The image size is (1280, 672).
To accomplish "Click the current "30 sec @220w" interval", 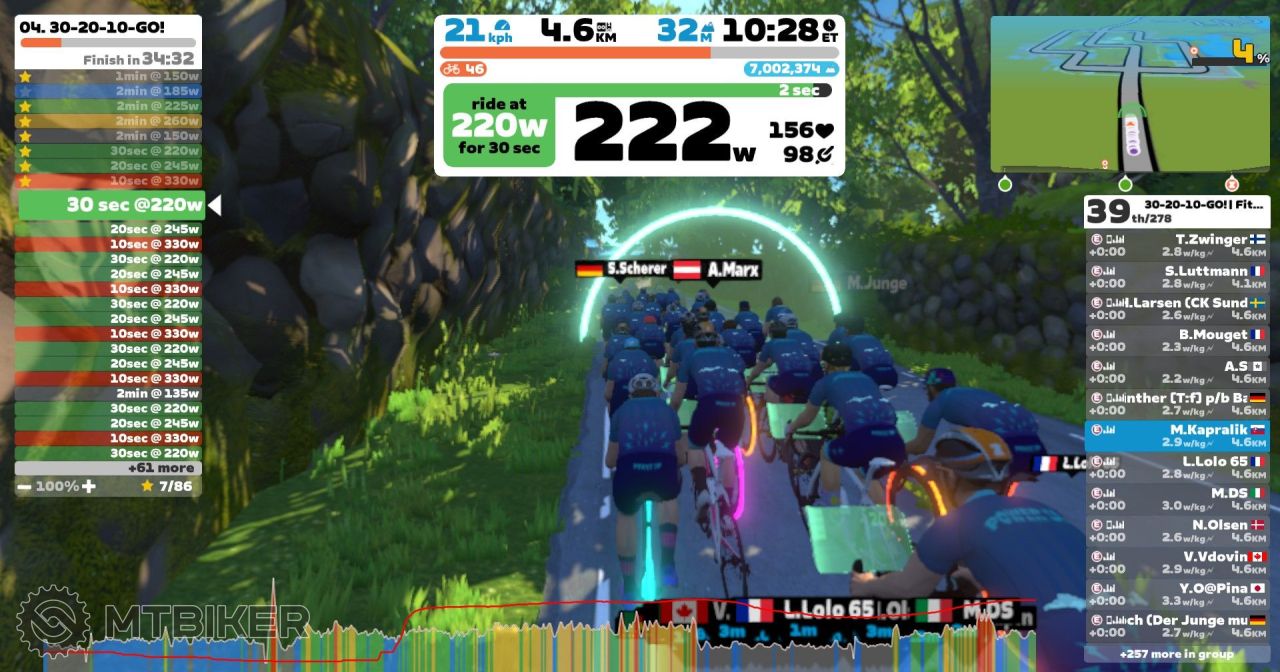I will coord(110,206).
